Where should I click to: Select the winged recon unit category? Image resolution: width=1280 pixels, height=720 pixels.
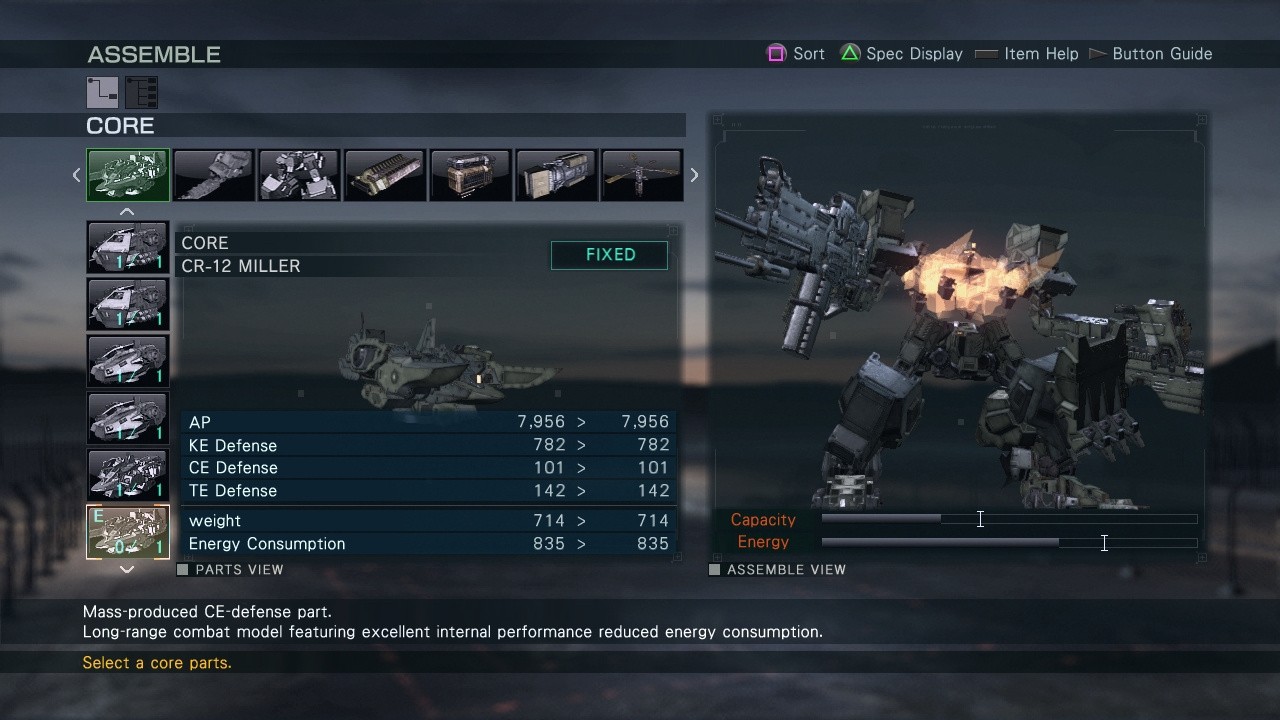tap(641, 175)
